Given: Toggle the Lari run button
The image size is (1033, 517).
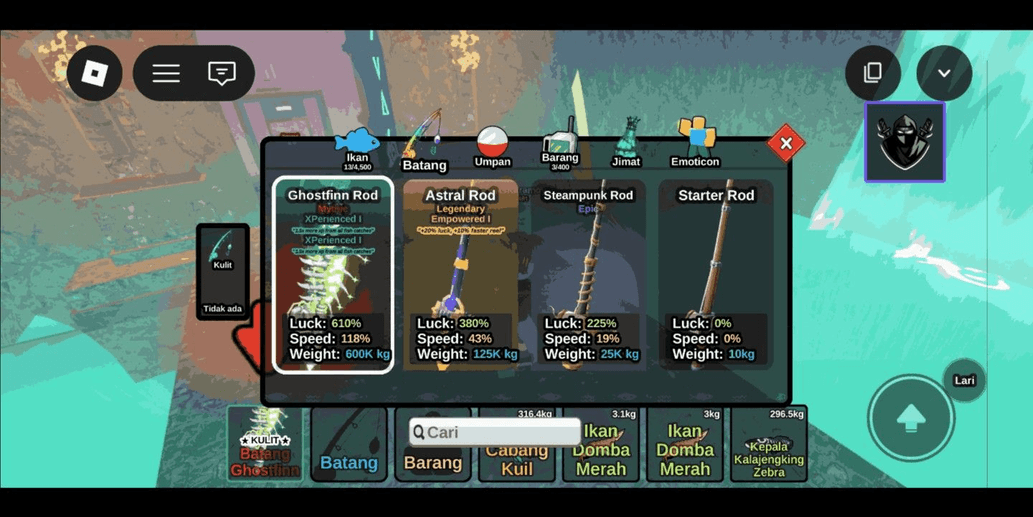Looking at the screenshot, I should point(964,381).
